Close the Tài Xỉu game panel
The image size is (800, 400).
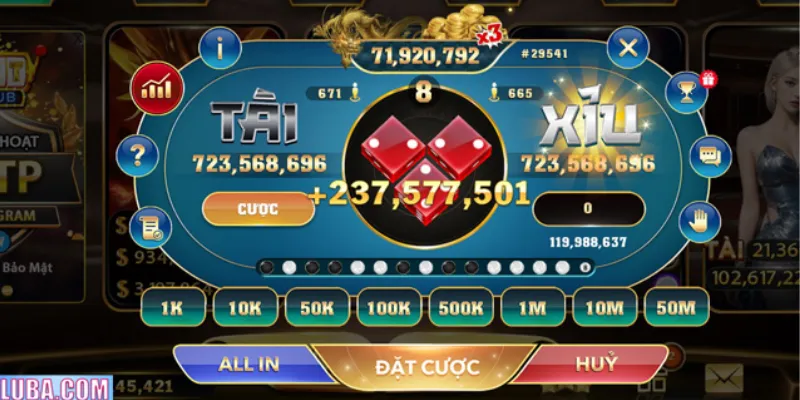point(628,47)
